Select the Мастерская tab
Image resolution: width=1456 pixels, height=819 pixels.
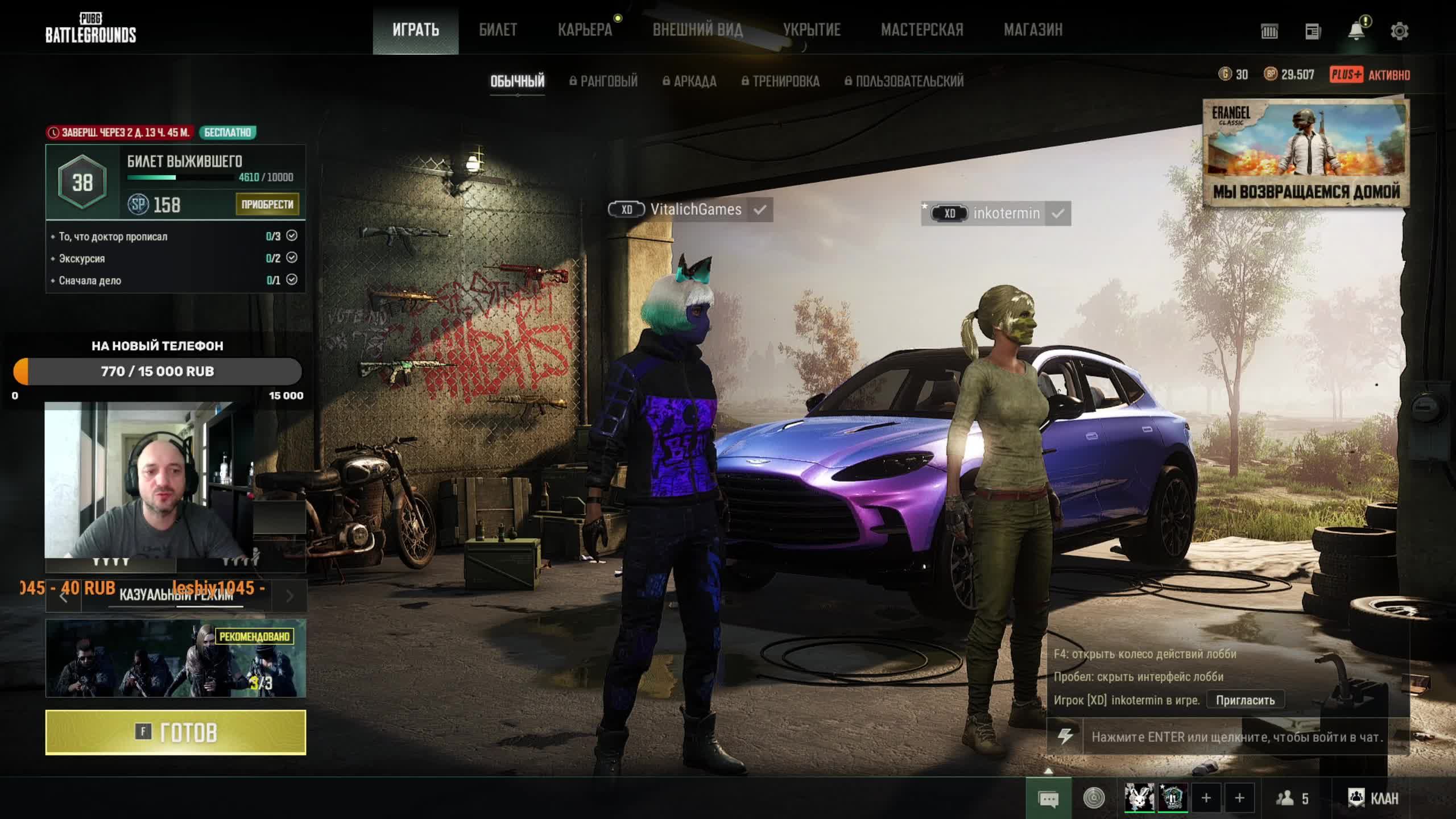click(922, 30)
